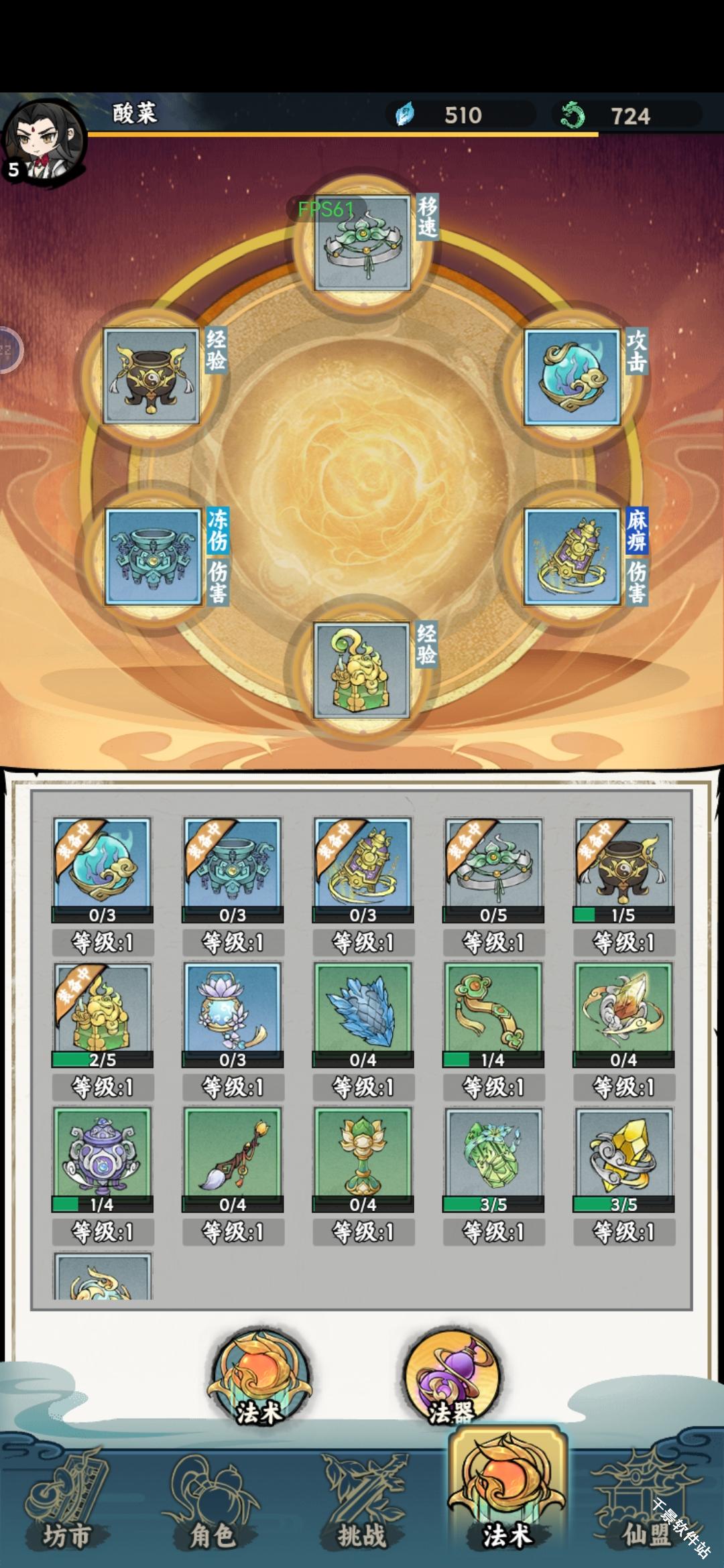This screenshot has width=724, height=1568.
Task: Go to the 挑战 challenge tab
Action: [362, 1508]
